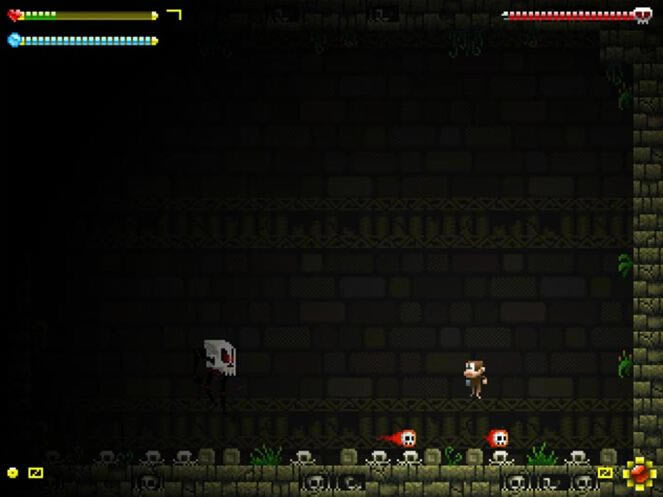Select the yellow box icon beside the red orb
This screenshot has width=663, height=497.
(x=605, y=472)
